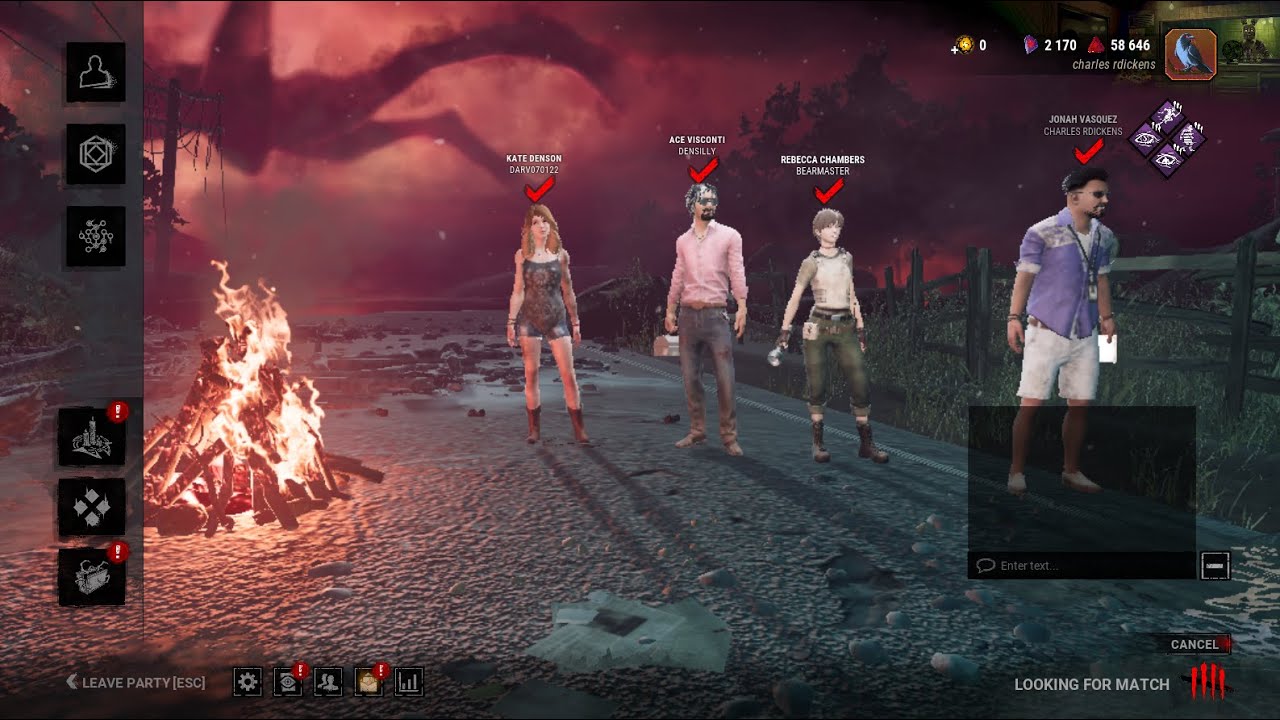Open the crow player profile avatar
This screenshot has width=1280, height=720.
[1190, 54]
